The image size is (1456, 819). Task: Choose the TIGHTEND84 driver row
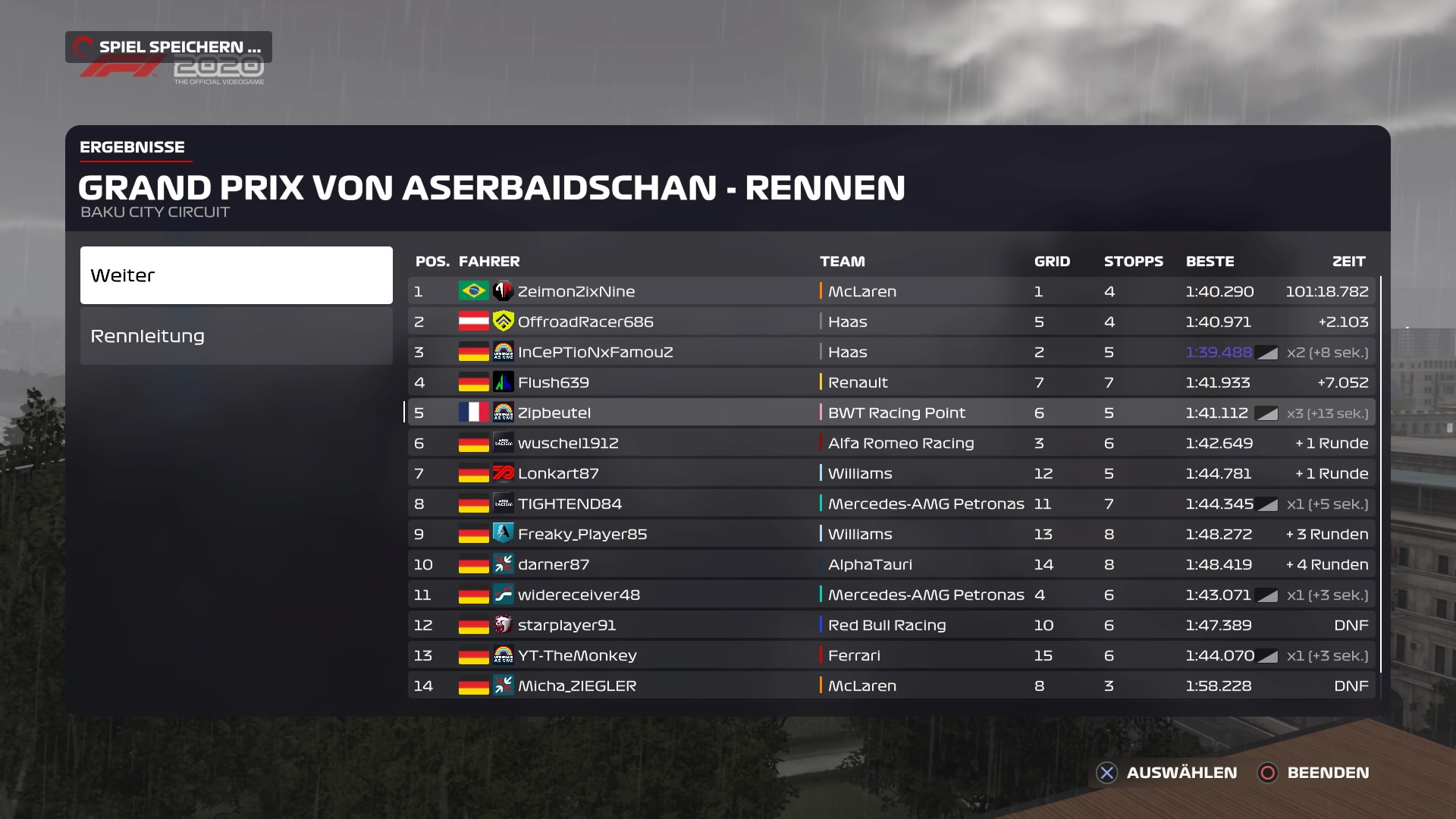[891, 504]
